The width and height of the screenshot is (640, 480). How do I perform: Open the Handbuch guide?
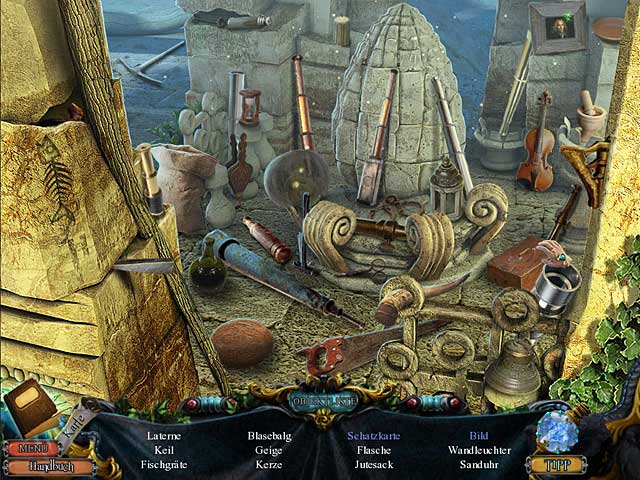[x=50, y=466]
